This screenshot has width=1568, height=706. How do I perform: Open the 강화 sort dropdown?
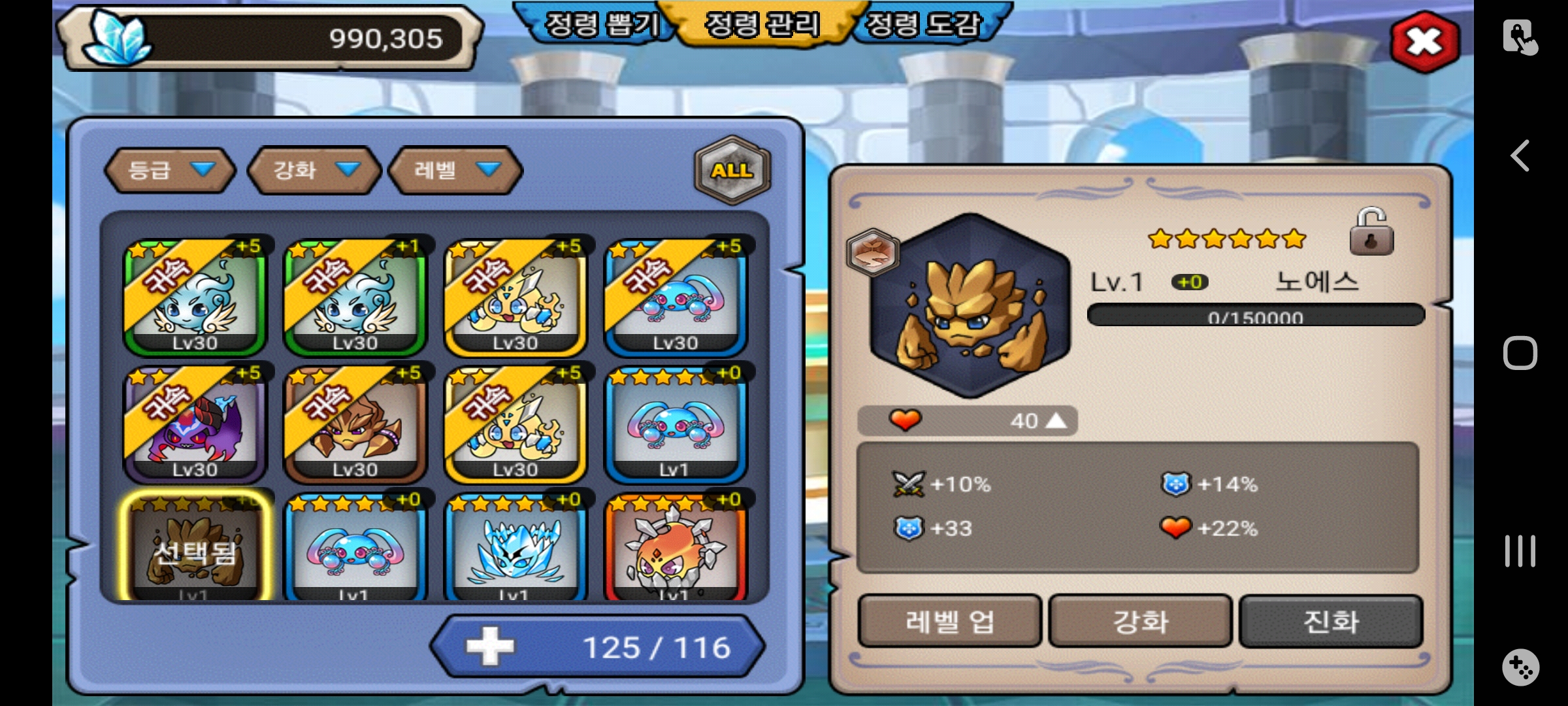(x=315, y=170)
